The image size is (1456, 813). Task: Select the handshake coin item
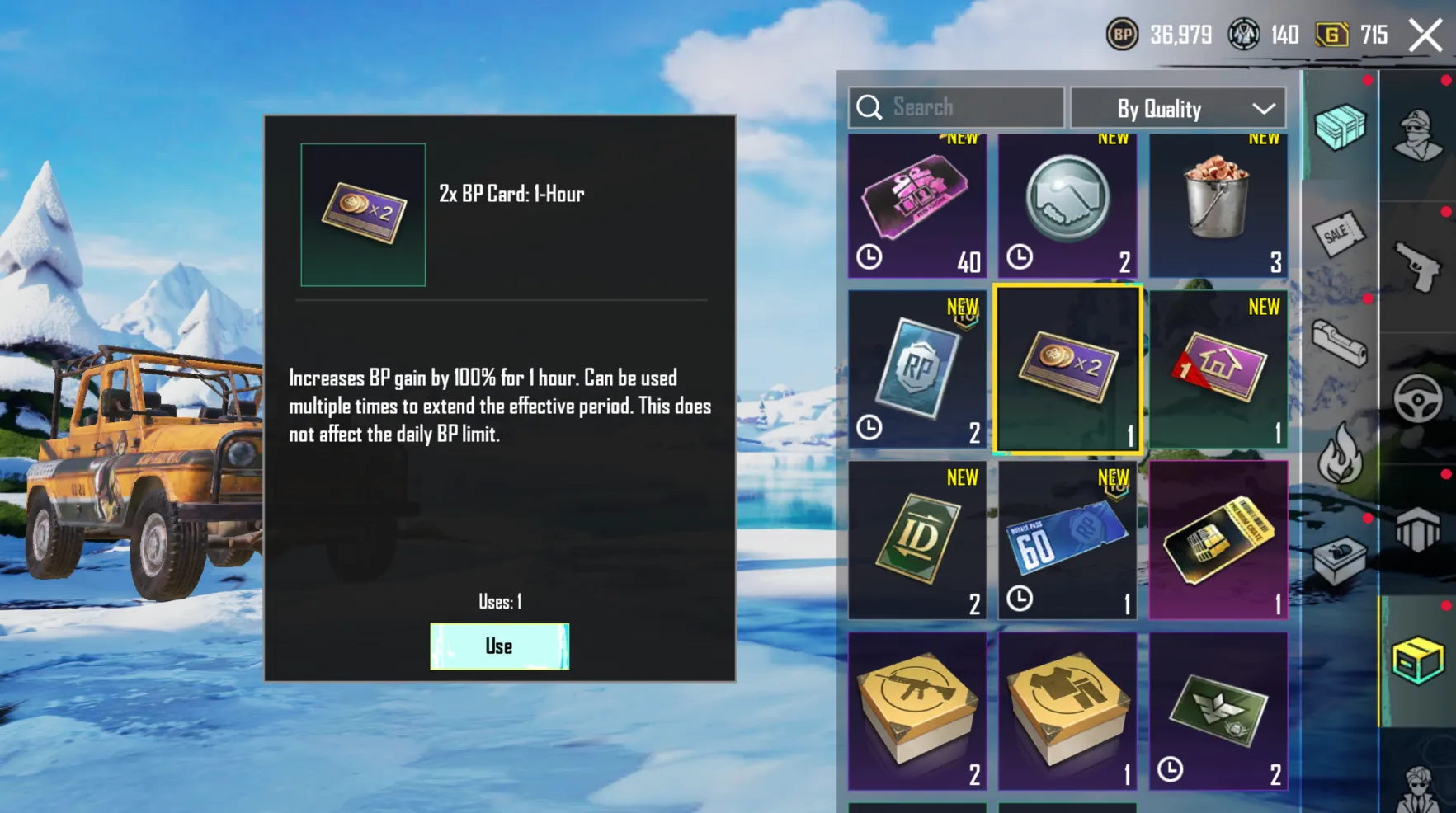1067,206
